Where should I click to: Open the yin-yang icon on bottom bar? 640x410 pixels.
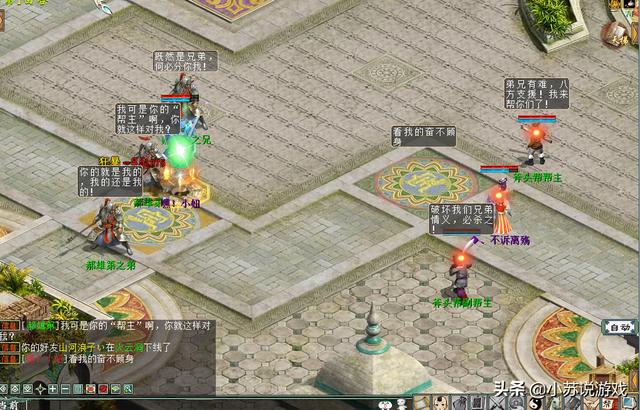535,404
